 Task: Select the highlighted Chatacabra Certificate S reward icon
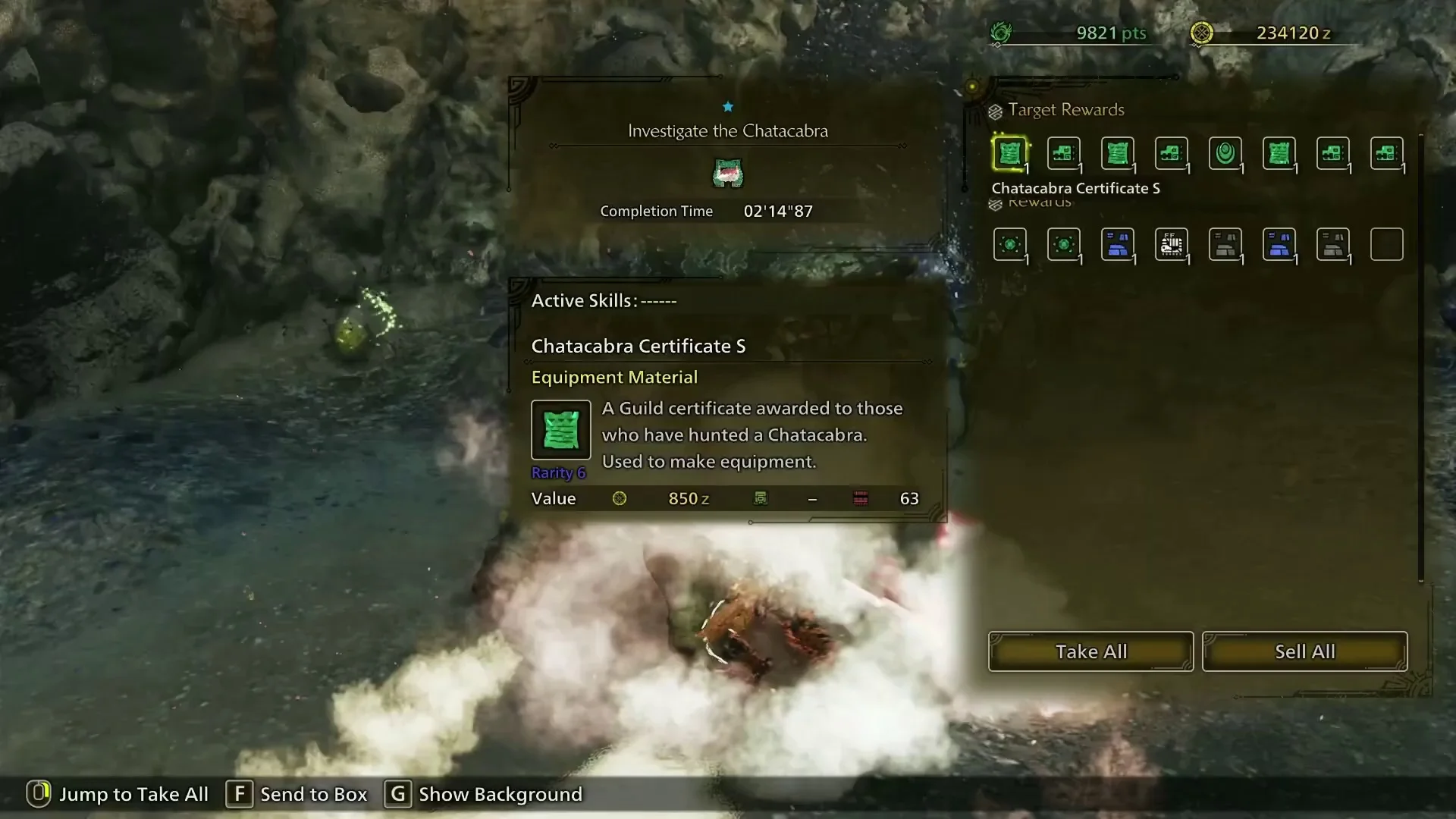1011,154
